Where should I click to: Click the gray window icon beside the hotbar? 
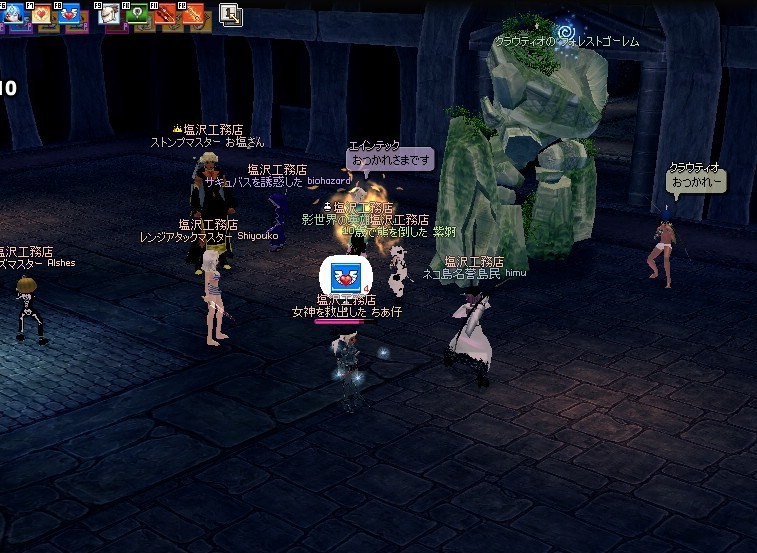click(231, 14)
